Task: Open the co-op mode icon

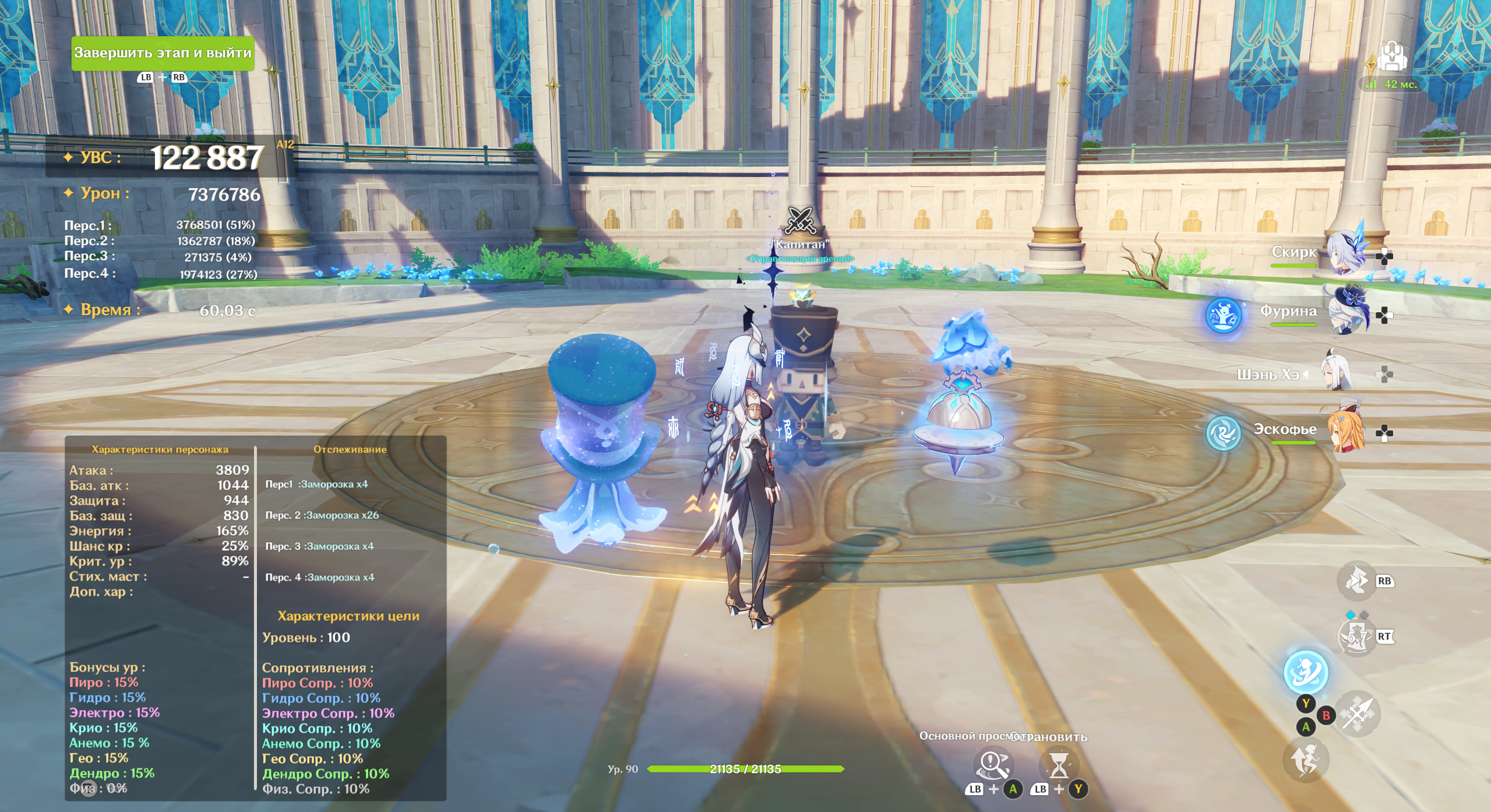Action: 1393,57
